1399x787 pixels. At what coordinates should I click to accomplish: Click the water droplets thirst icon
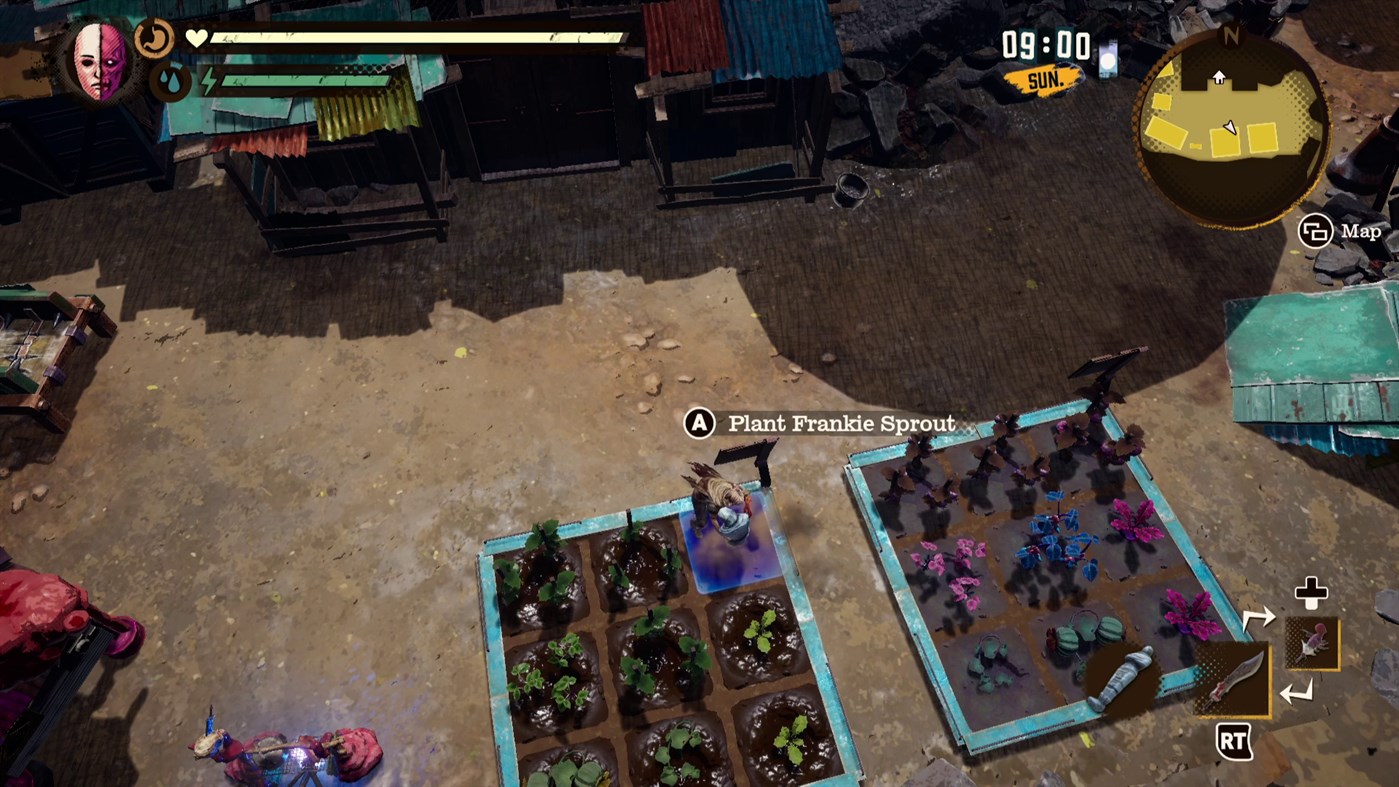coord(171,80)
